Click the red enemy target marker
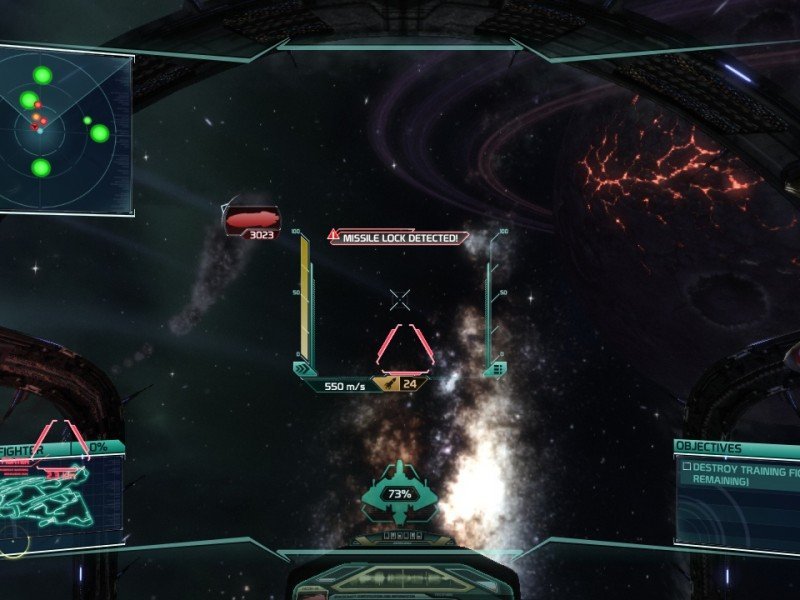 point(251,220)
